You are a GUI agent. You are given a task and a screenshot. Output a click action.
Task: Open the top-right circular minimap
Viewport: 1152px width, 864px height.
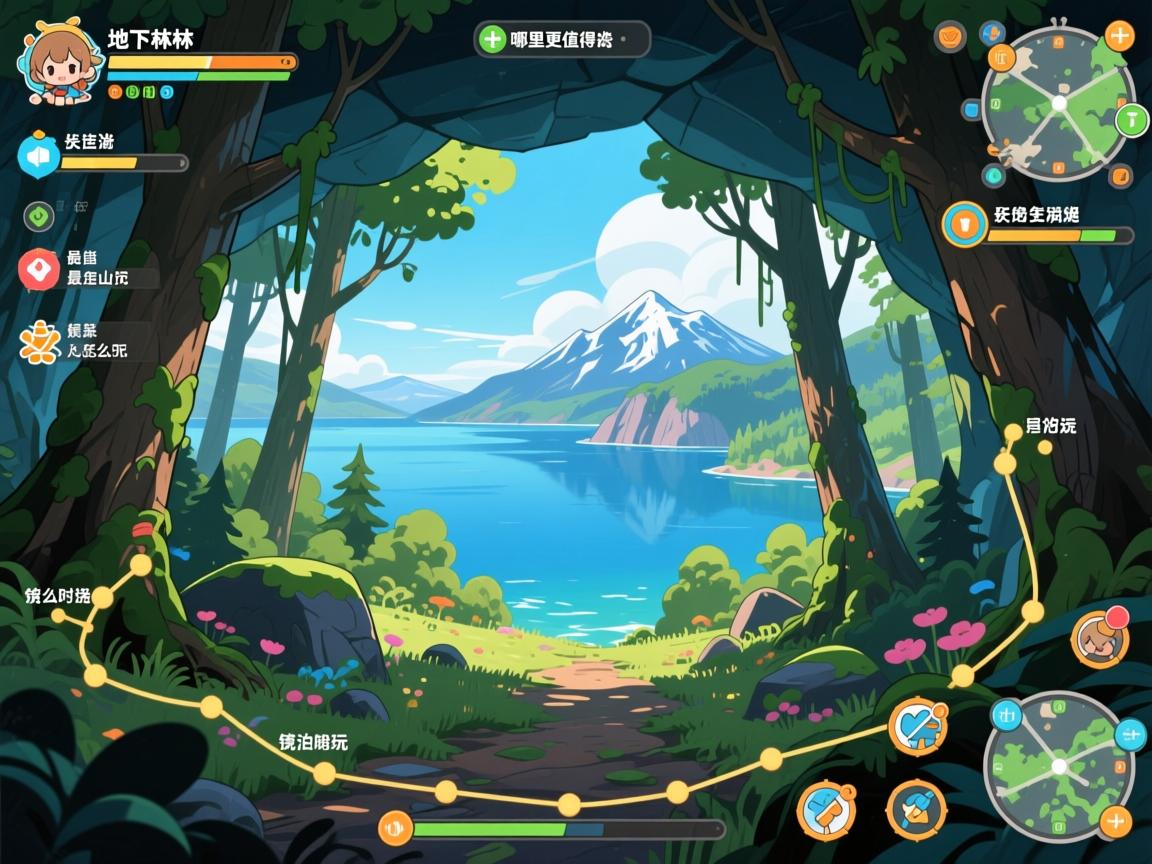point(1058,103)
